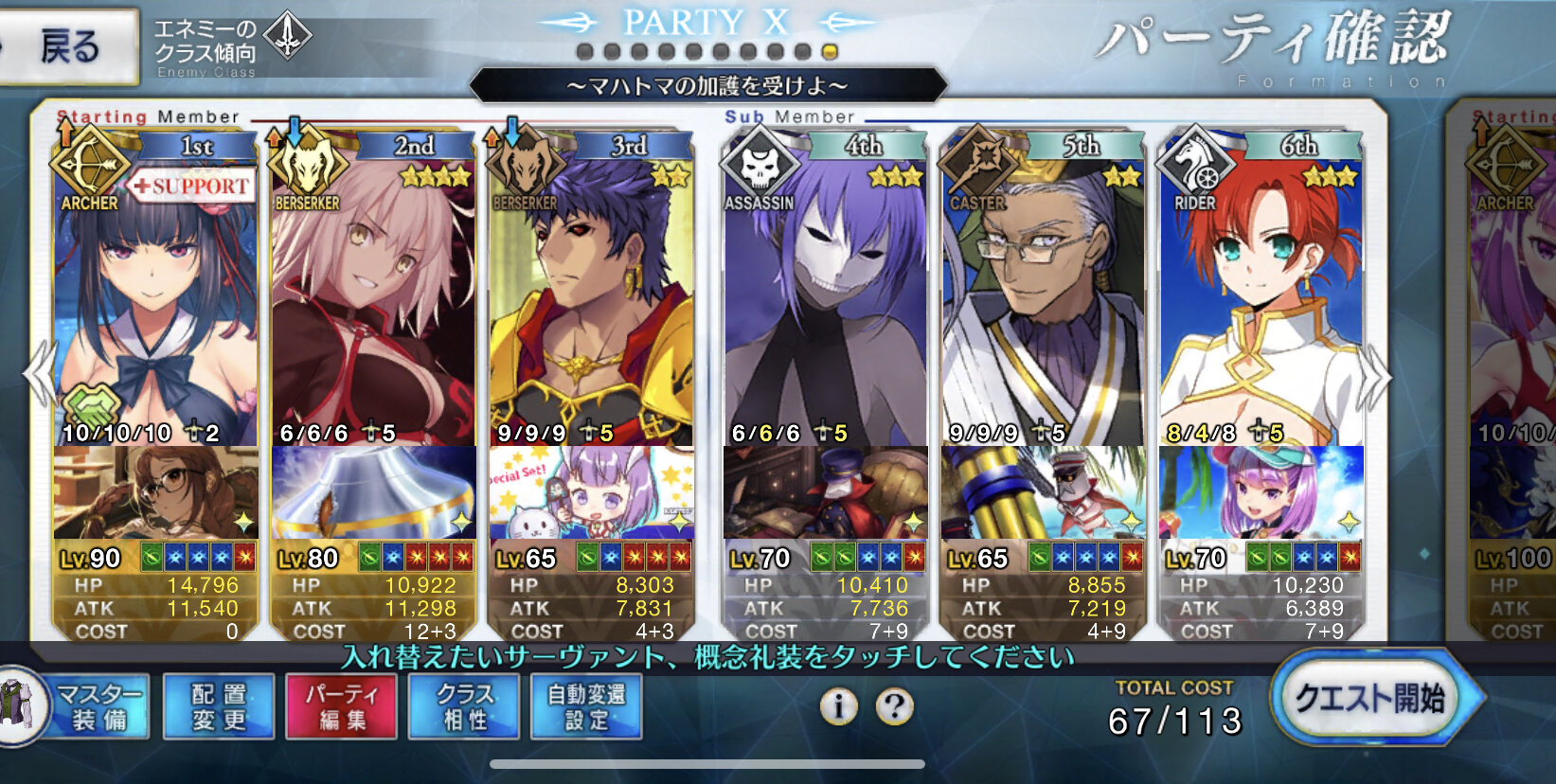This screenshot has width=1556, height=784.
Task: Change the Rider's beach craft essence
Action: tap(1261, 492)
